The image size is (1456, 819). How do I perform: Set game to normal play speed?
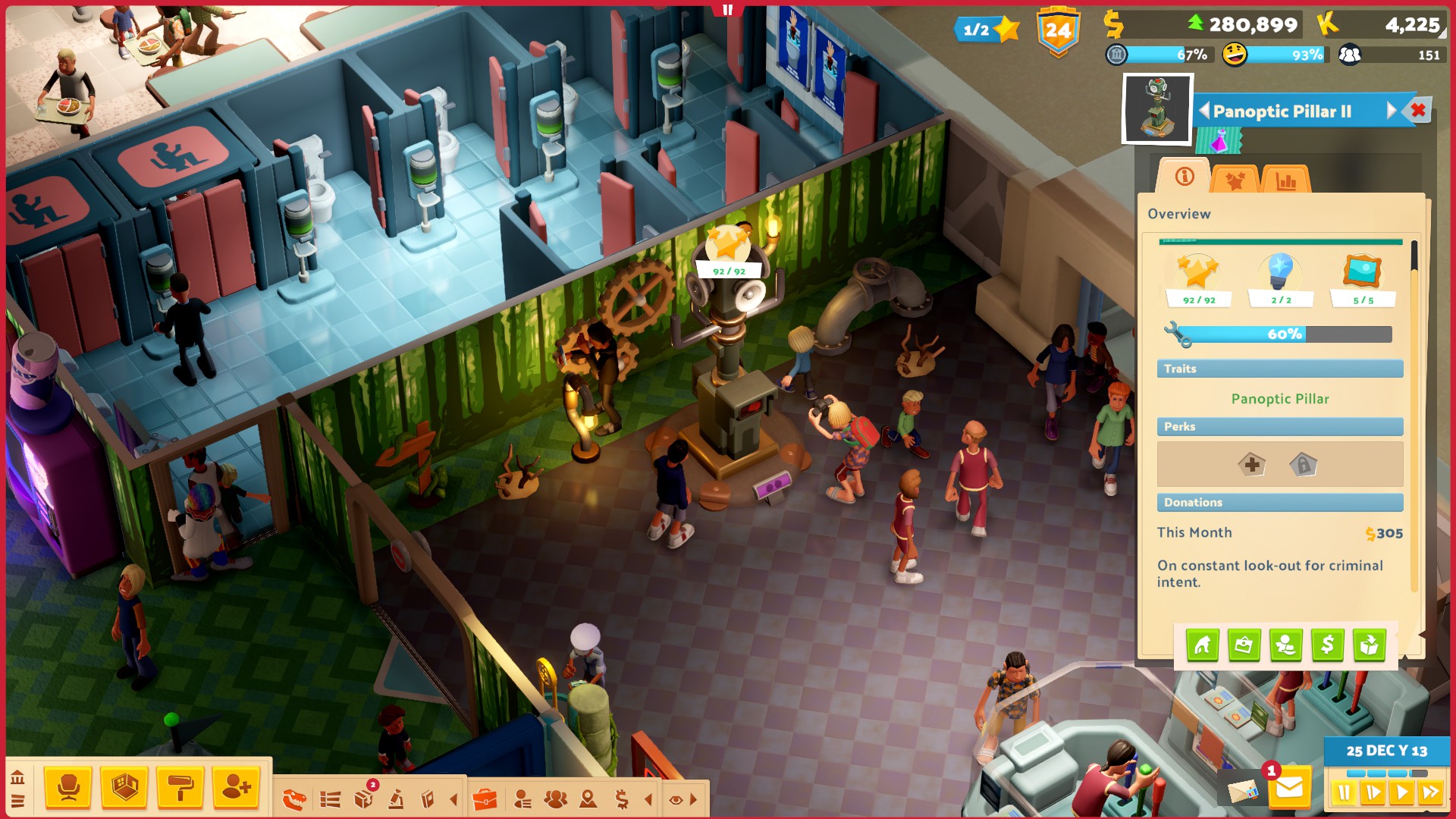(x=1402, y=793)
